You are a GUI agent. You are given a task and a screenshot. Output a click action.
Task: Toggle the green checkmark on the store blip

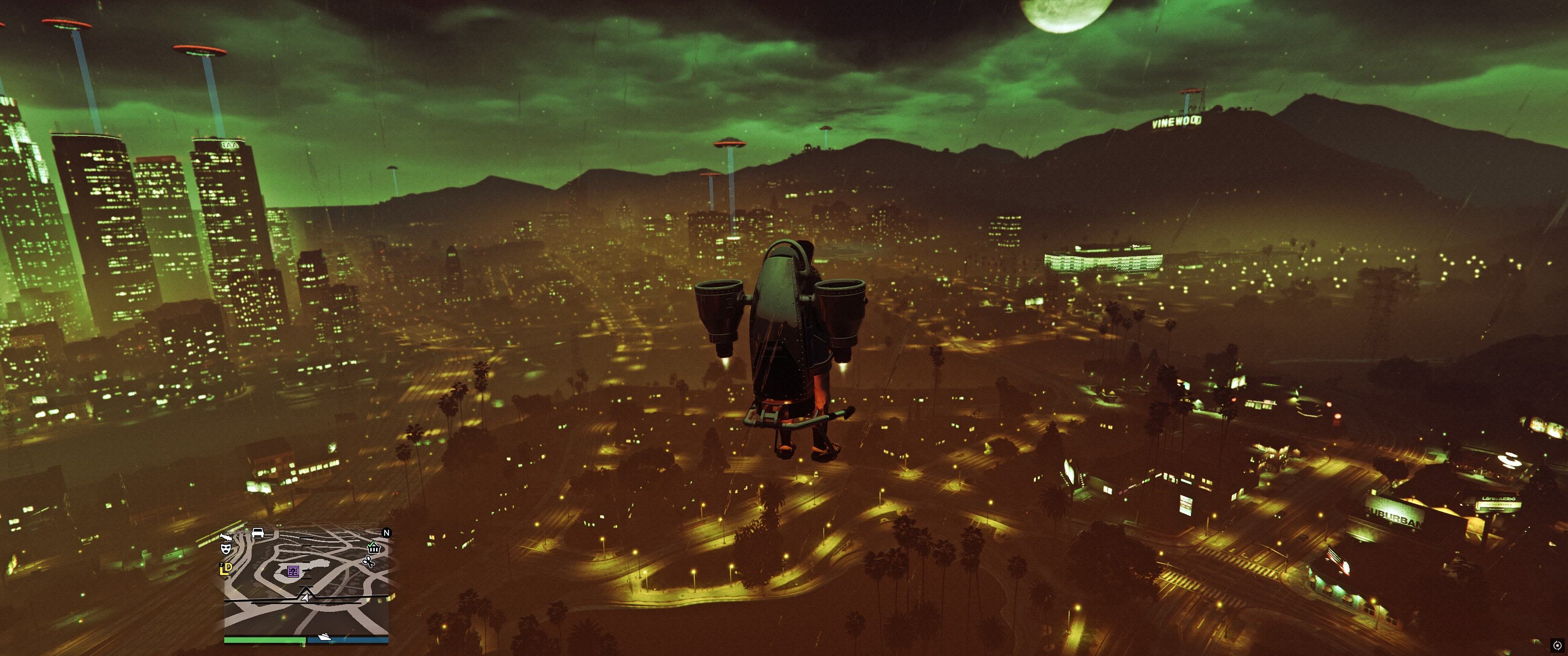tap(370, 544)
